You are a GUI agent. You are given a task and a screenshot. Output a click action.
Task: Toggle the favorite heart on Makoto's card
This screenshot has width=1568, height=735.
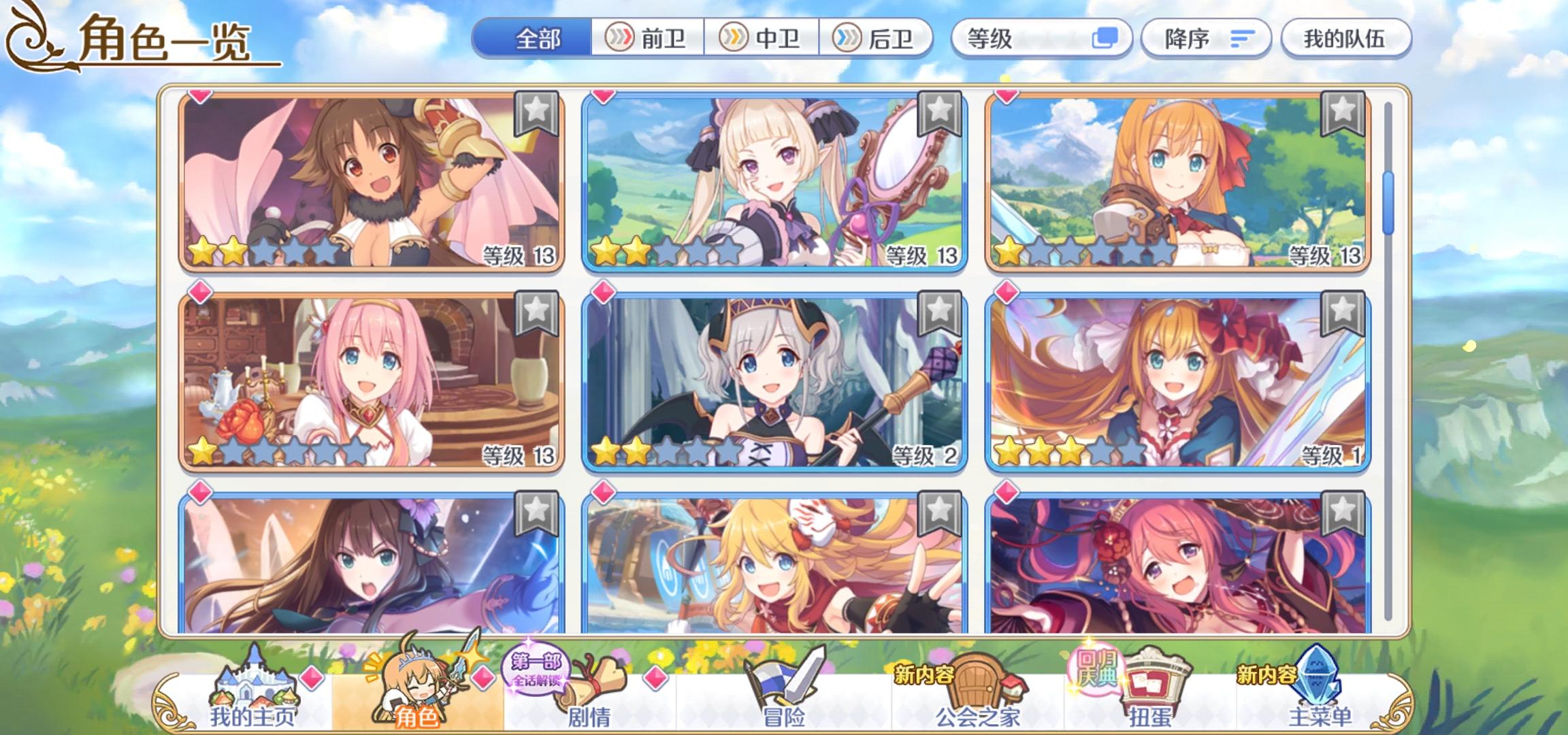click(200, 97)
